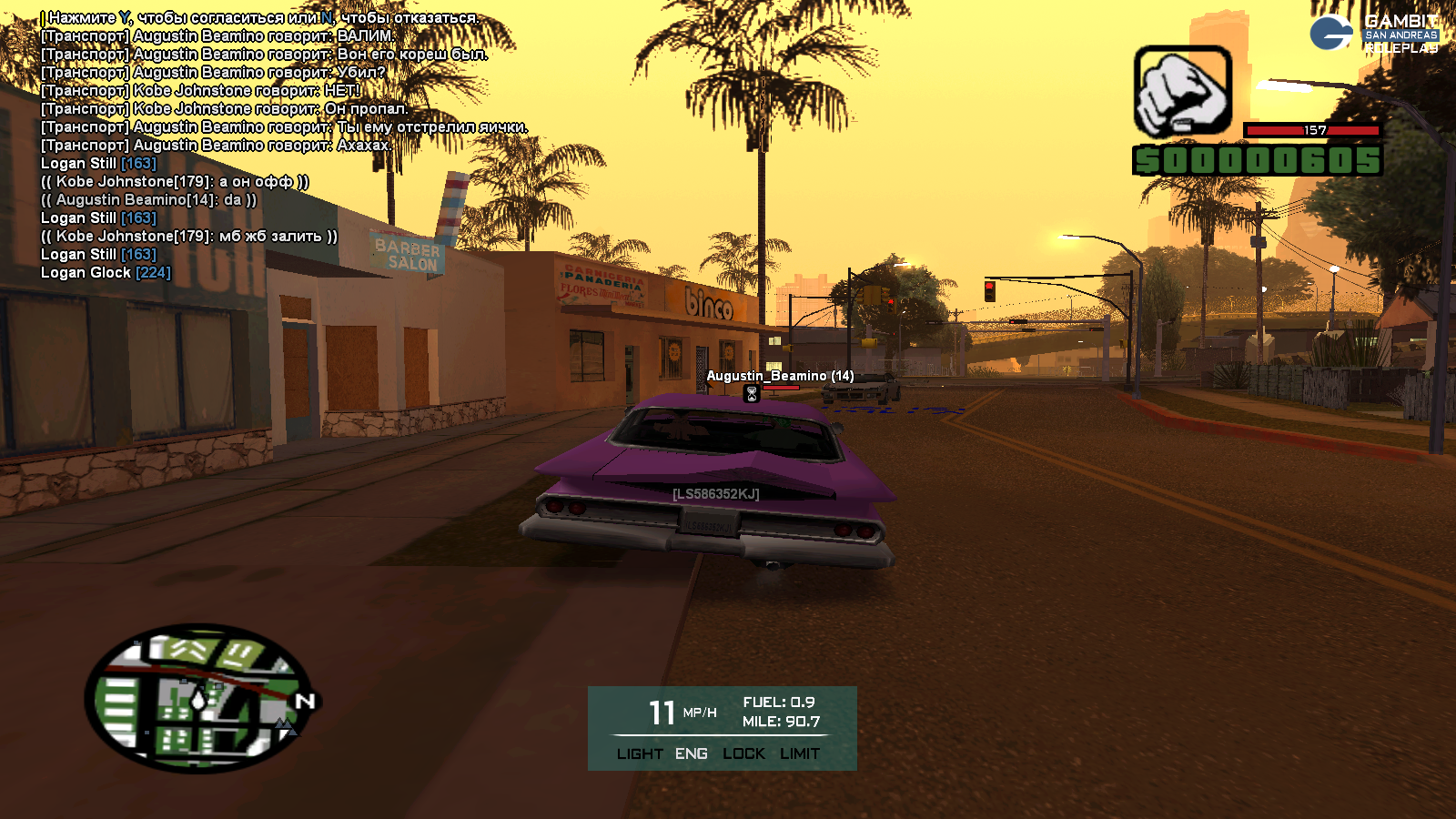This screenshot has width=1456, height=819.
Task: Toggle the LIGHT indicator on speedometer
Action: tap(640, 753)
